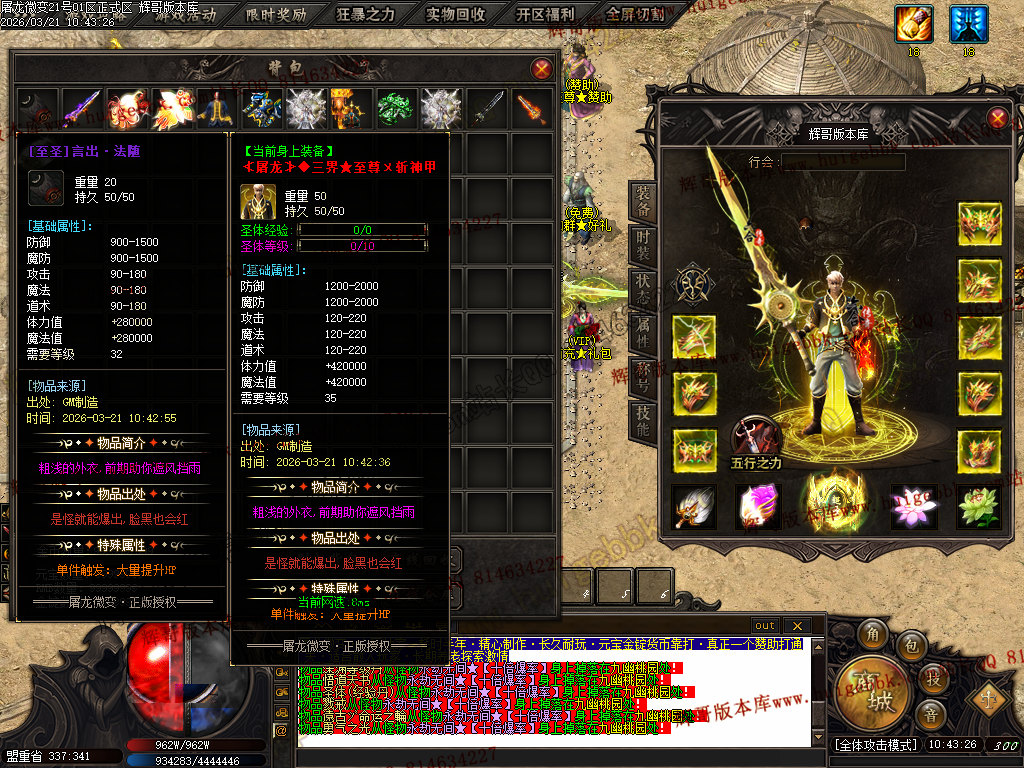Close the 背包 inventory window

tap(541, 68)
